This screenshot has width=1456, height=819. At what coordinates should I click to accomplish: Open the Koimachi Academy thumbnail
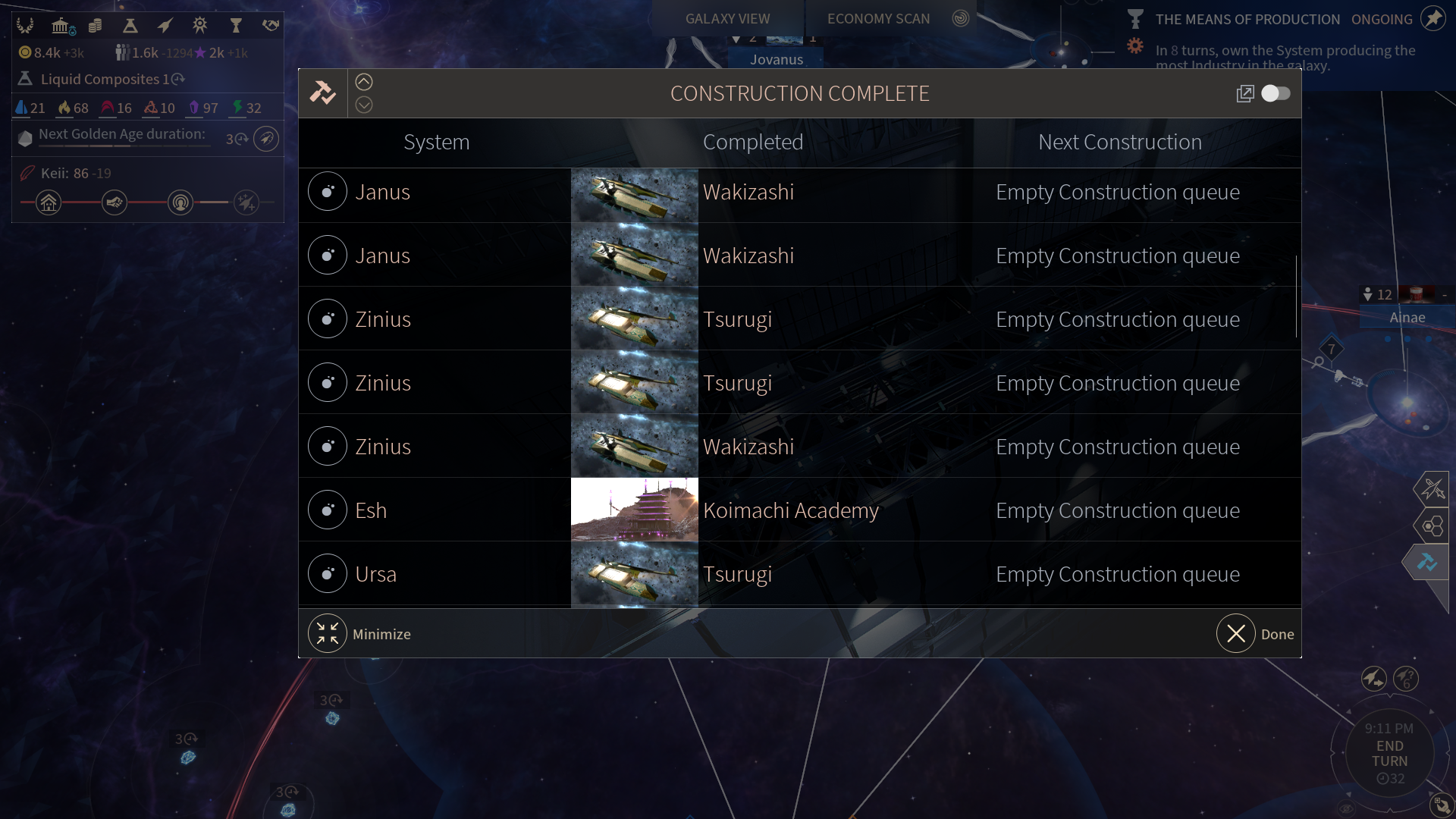(x=634, y=510)
